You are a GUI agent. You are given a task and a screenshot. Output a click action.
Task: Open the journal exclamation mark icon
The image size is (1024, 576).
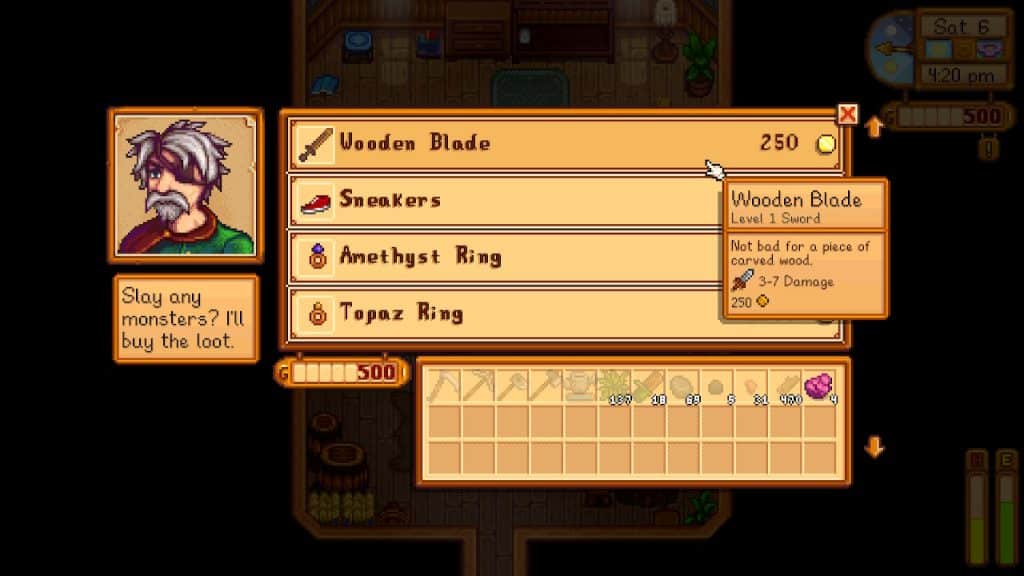[x=989, y=149]
